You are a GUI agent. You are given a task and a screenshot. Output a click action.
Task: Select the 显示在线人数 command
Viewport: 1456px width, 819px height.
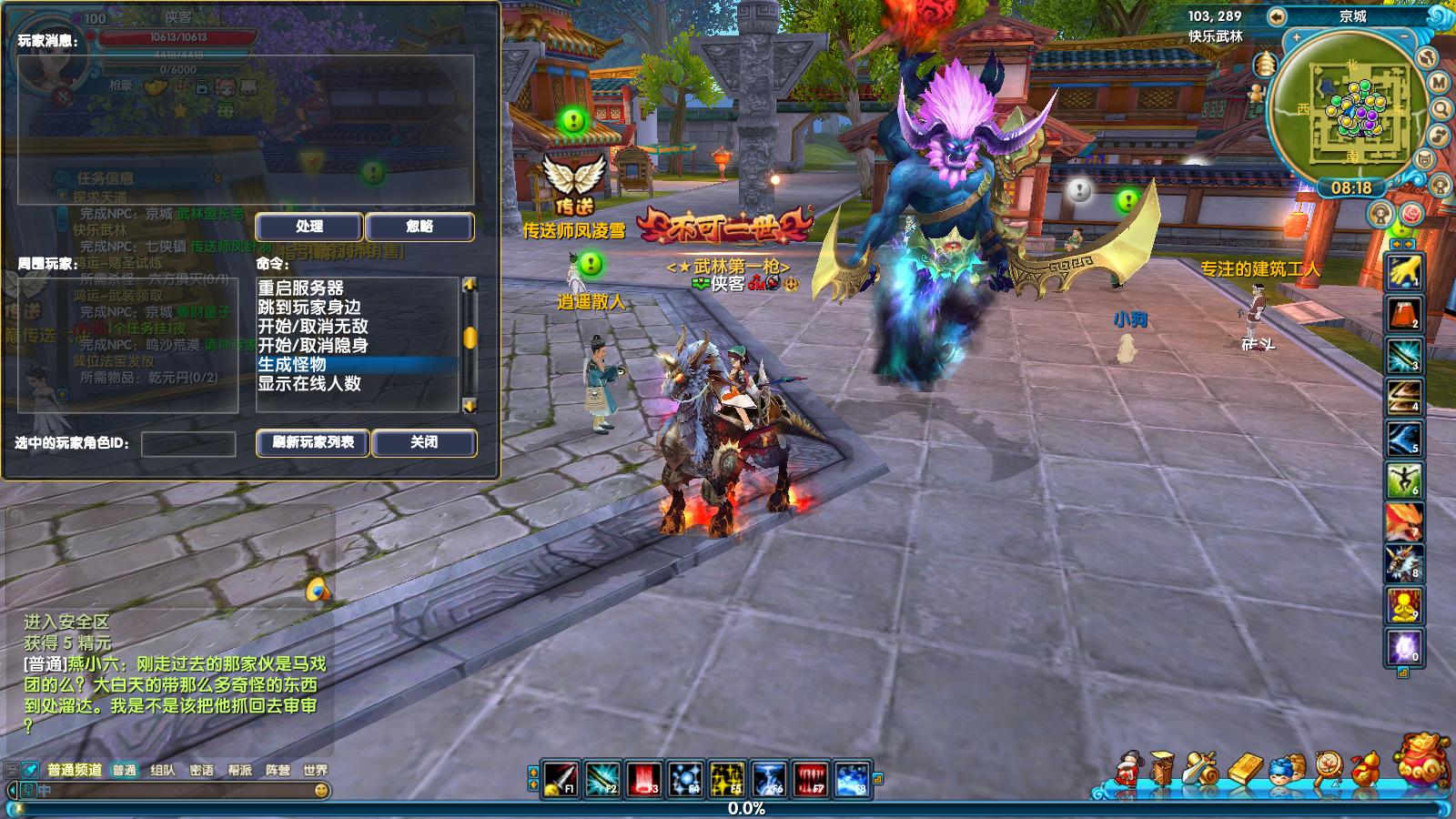(309, 383)
